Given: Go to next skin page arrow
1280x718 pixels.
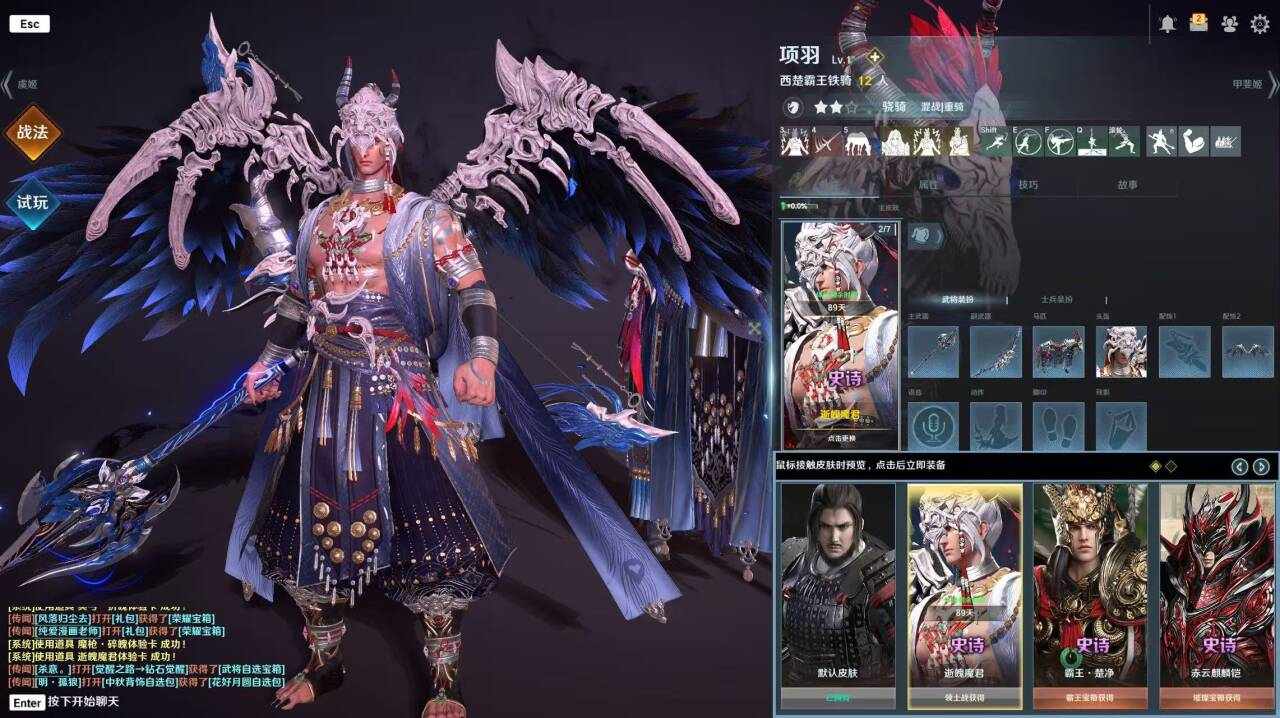Looking at the screenshot, I should click(x=1261, y=467).
